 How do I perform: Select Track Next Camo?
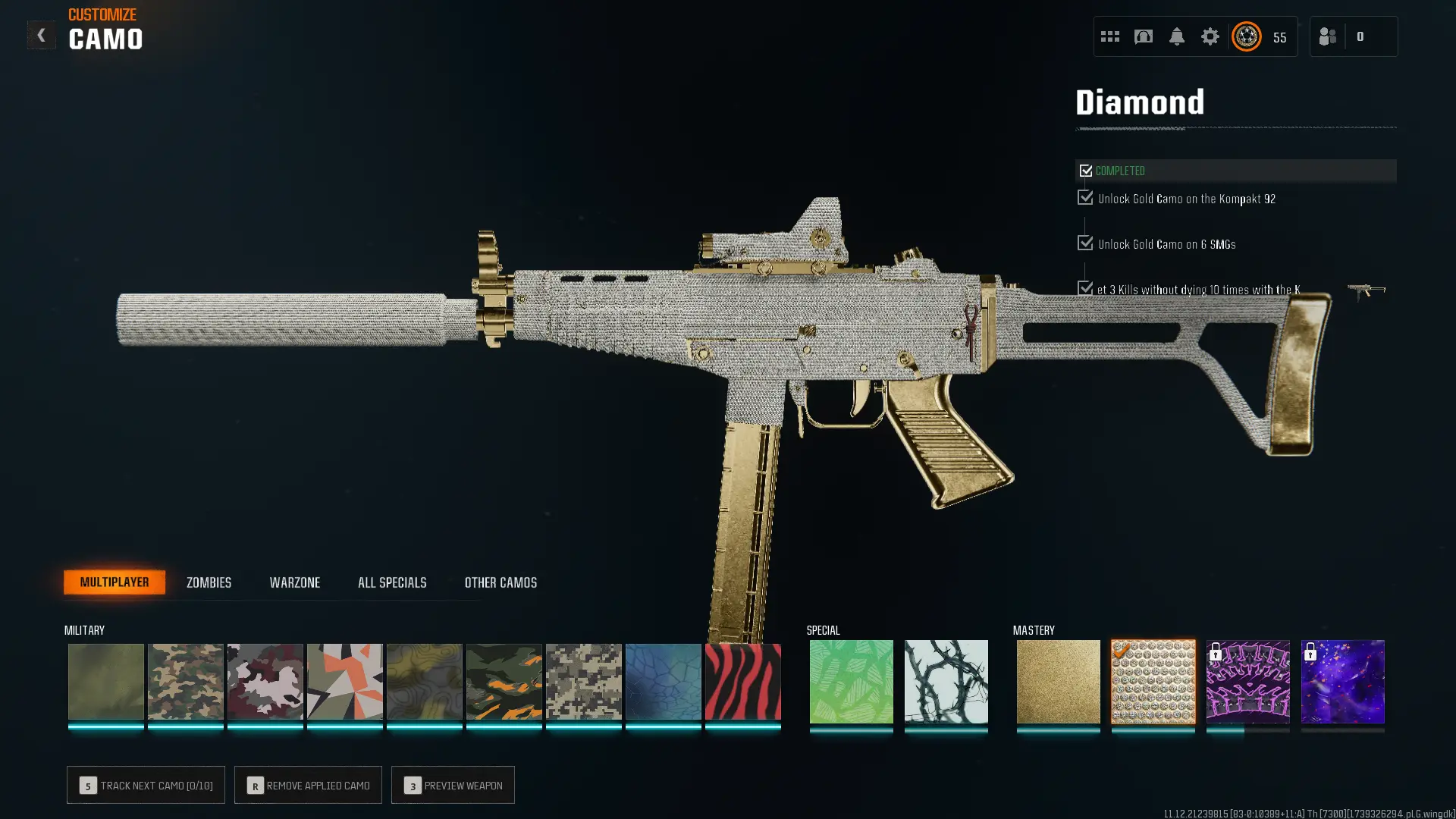pos(146,785)
